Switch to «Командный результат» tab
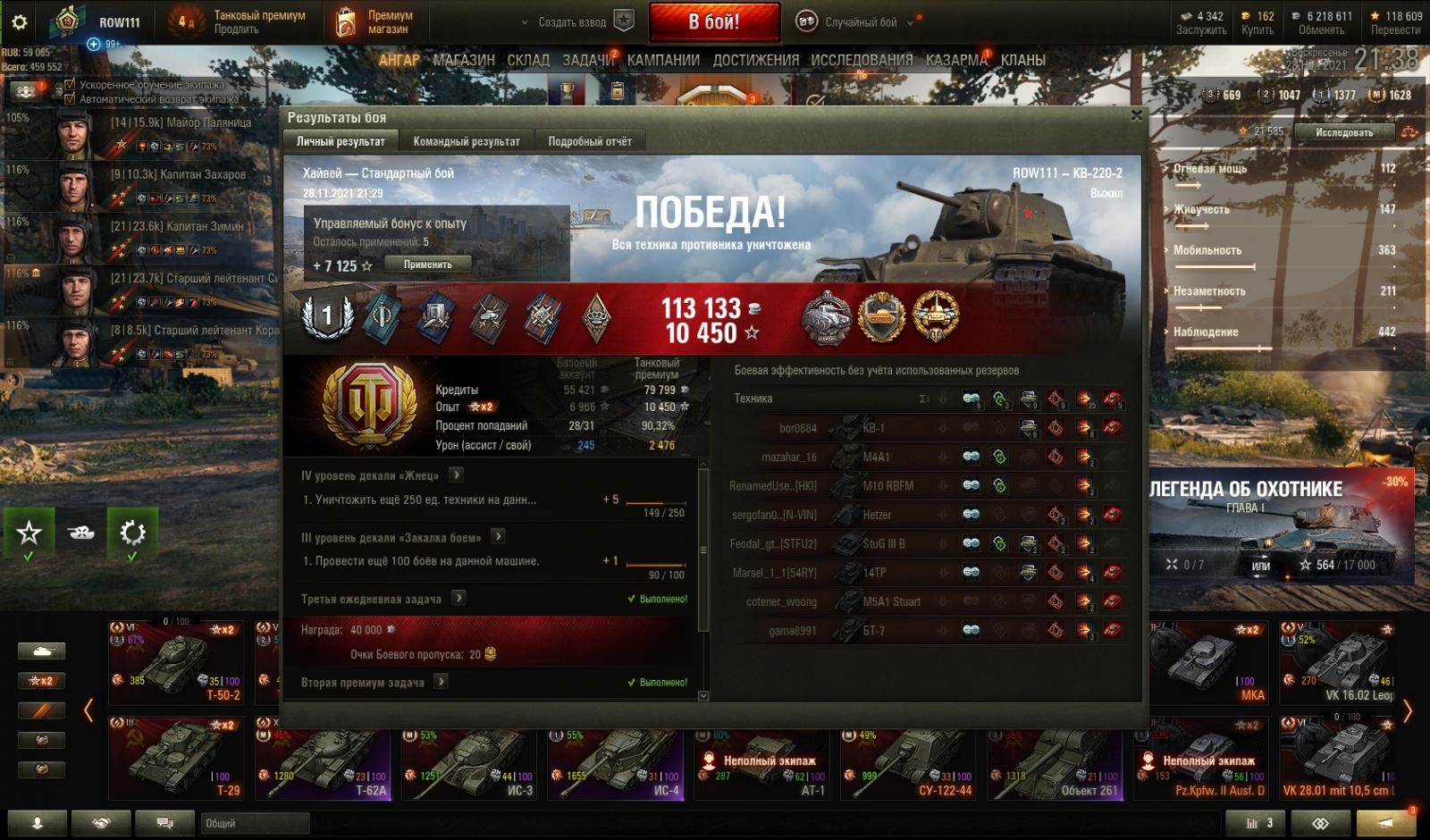 pos(466,141)
